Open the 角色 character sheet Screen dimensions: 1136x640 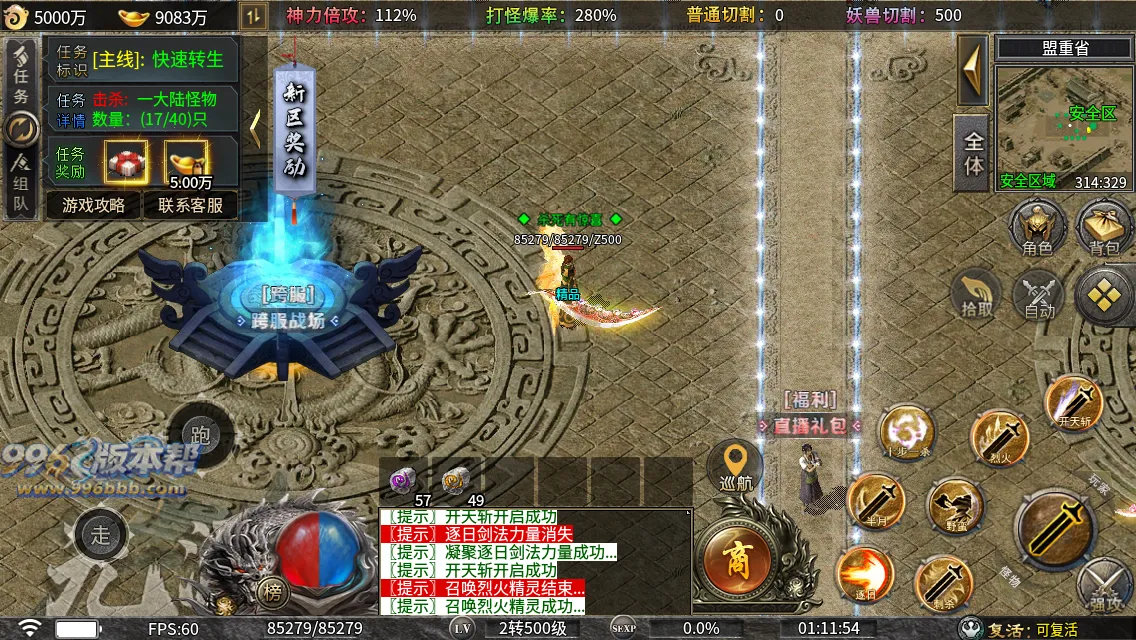tap(1037, 226)
